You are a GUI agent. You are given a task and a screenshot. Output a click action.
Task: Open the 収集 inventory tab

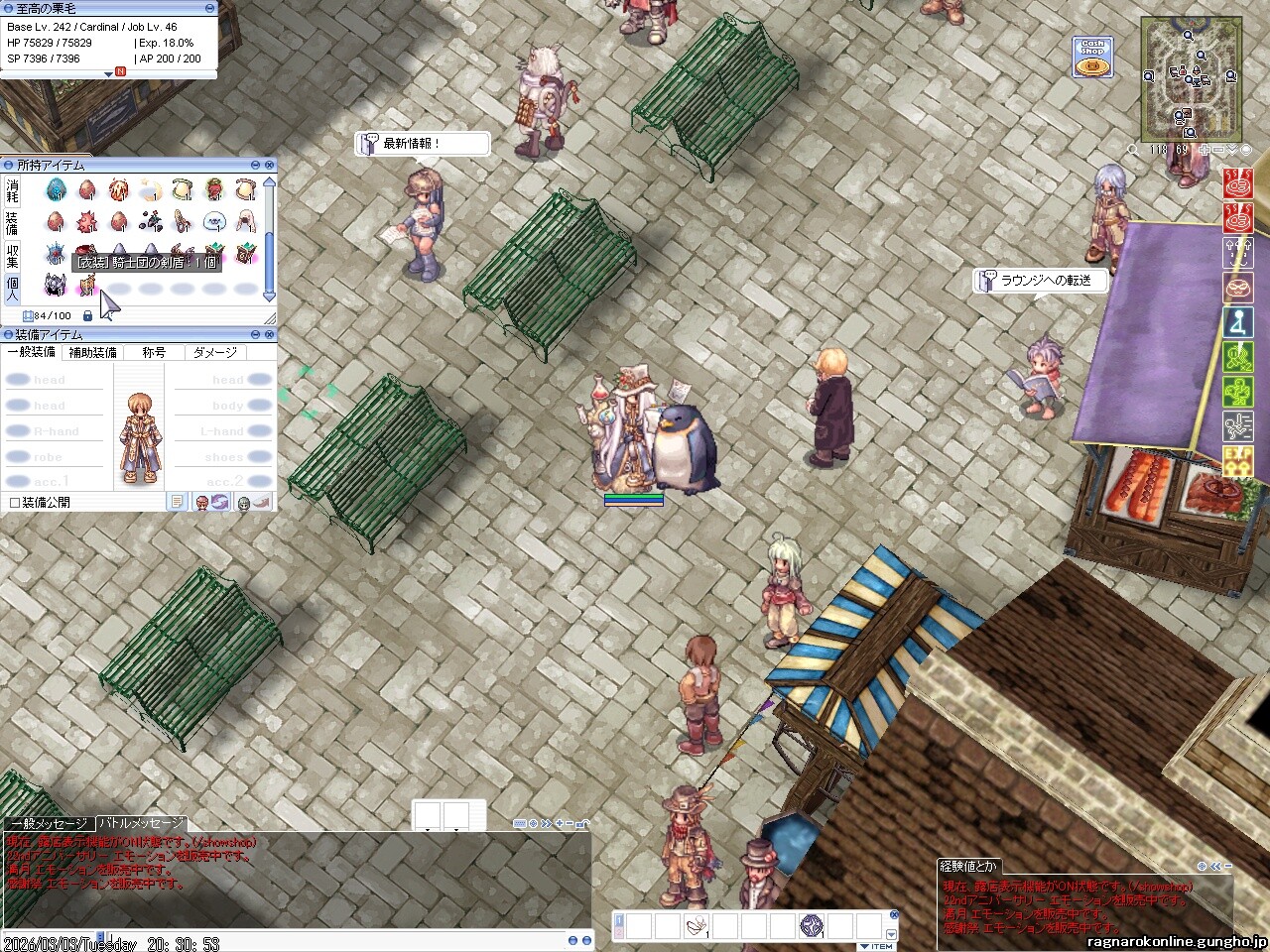(x=13, y=256)
